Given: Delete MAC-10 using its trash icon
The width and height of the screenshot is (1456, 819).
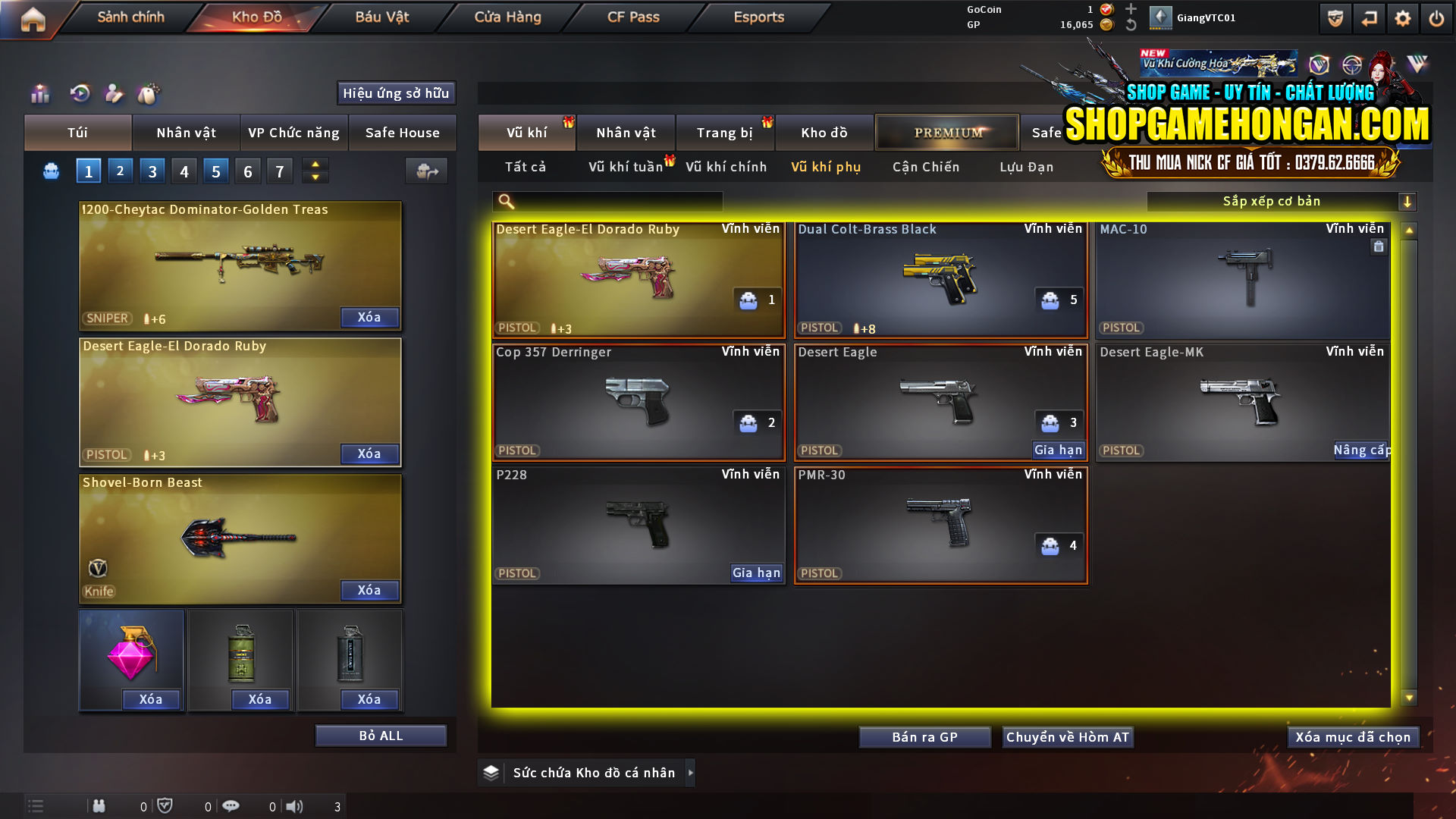Looking at the screenshot, I should [x=1379, y=246].
